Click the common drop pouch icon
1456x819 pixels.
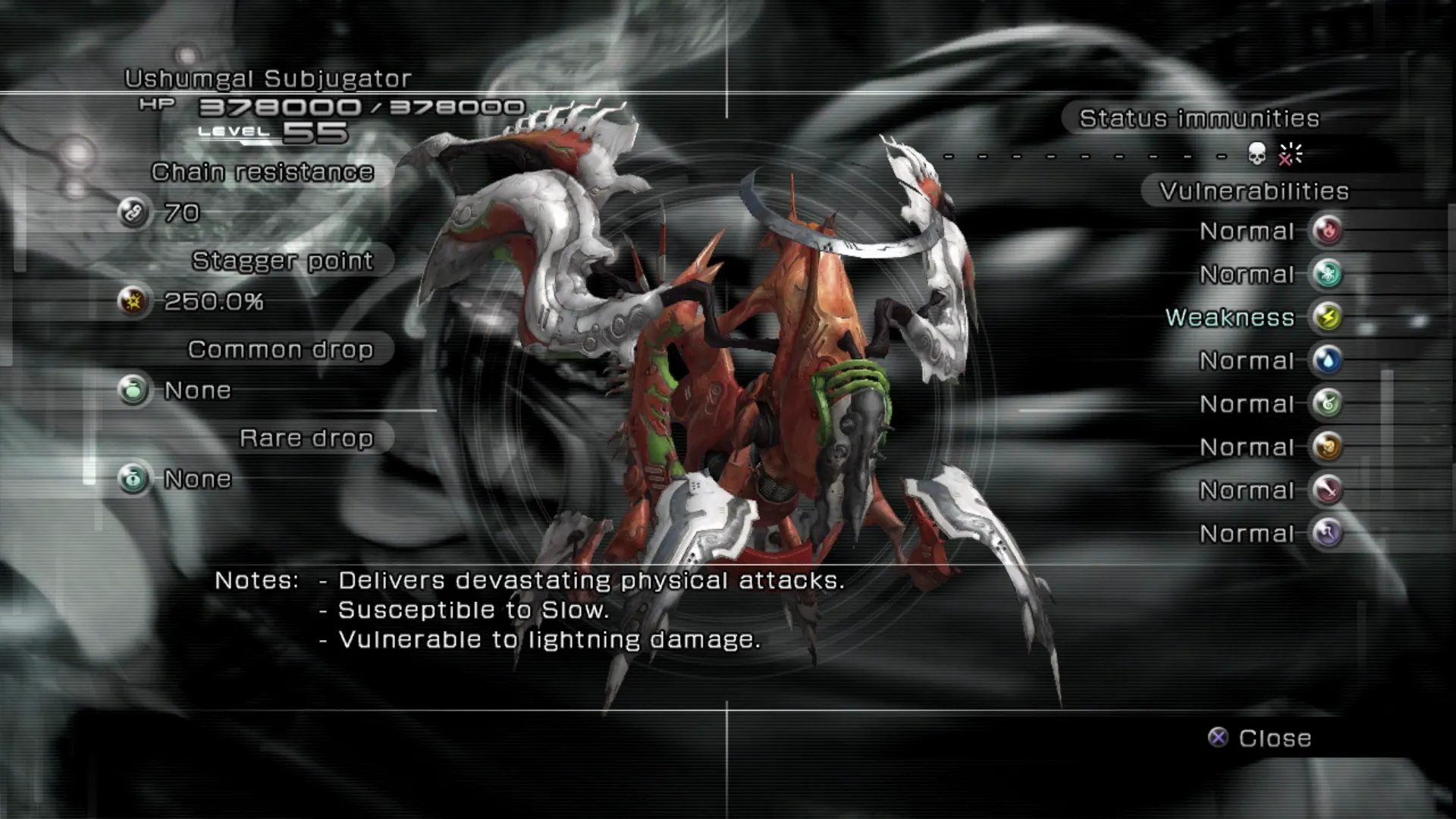coord(133,390)
